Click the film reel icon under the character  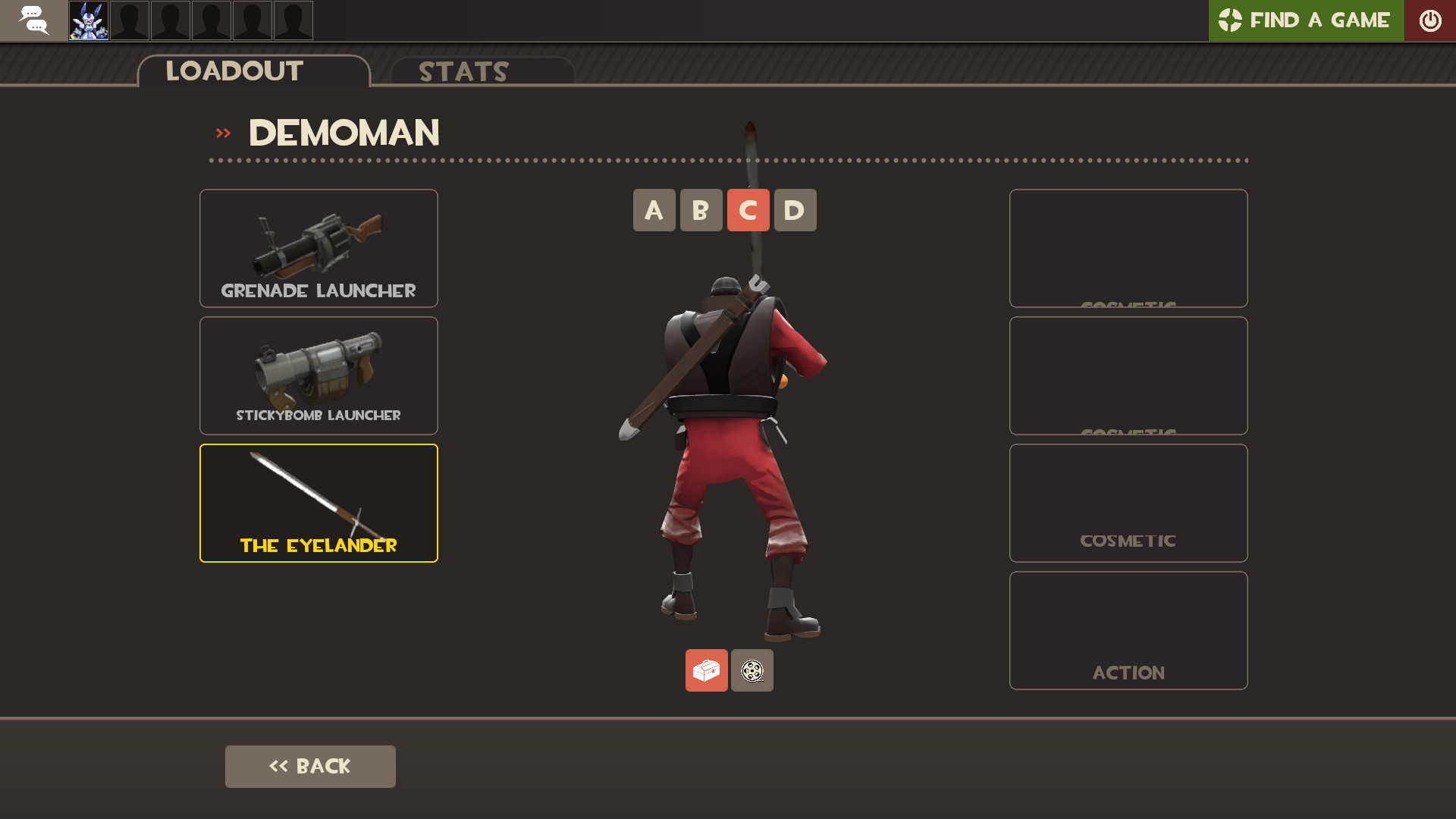(752, 670)
